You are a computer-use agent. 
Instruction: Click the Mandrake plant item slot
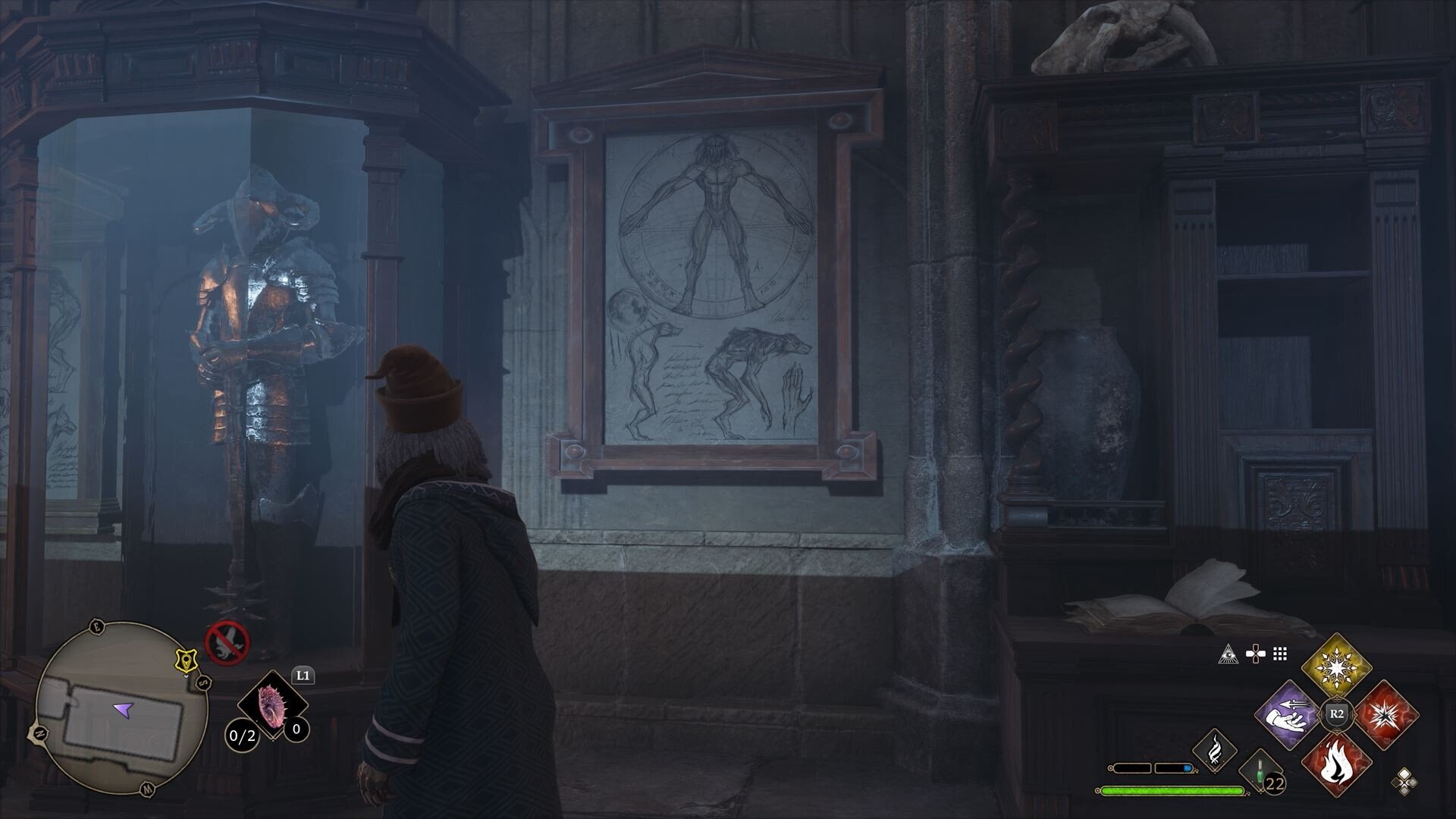(273, 703)
